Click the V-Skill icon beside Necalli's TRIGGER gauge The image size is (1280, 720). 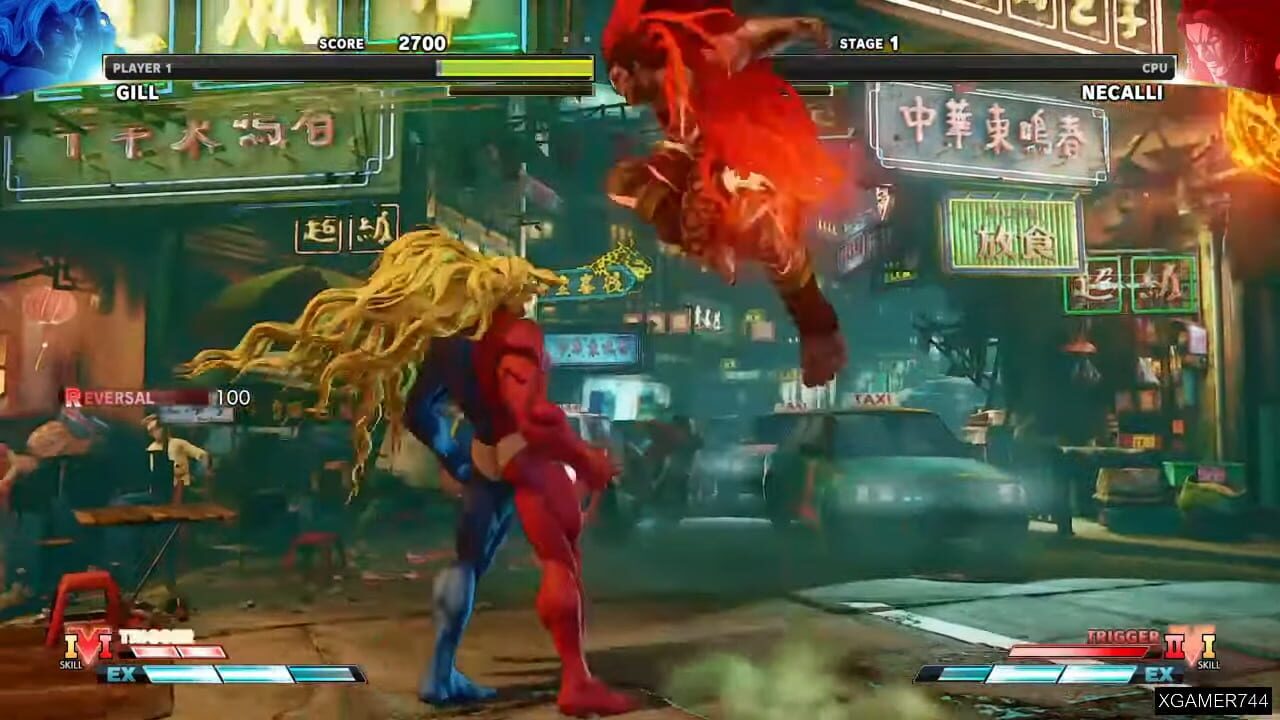[x=1209, y=648]
